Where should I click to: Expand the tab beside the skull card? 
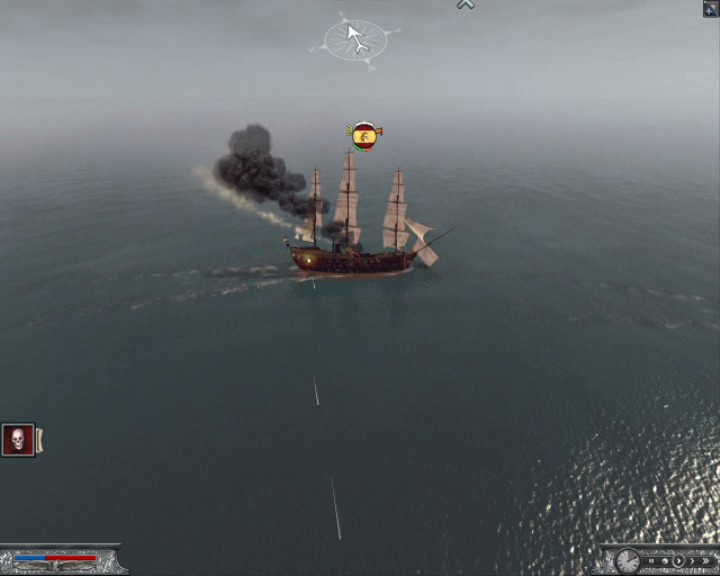pos(40,440)
